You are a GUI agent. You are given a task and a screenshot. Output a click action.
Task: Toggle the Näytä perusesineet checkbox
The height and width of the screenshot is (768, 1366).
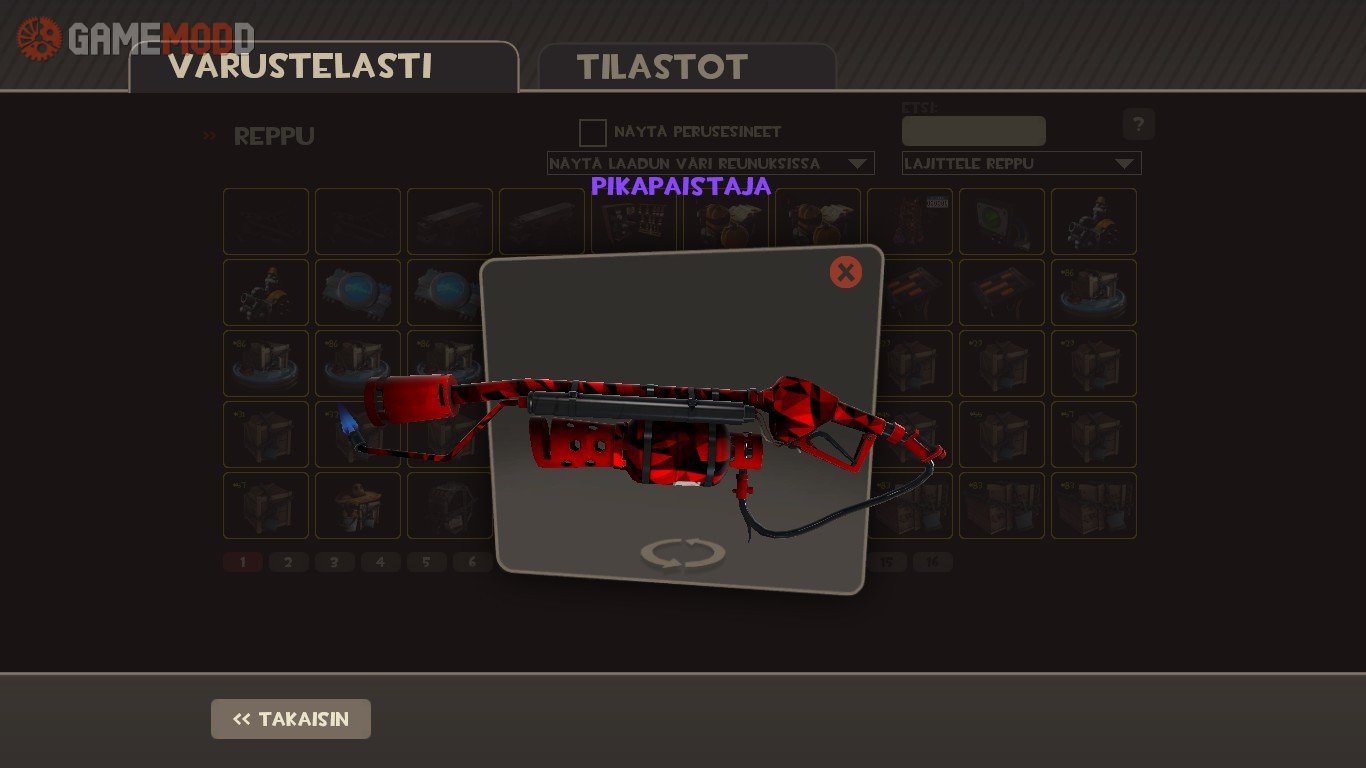click(593, 133)
